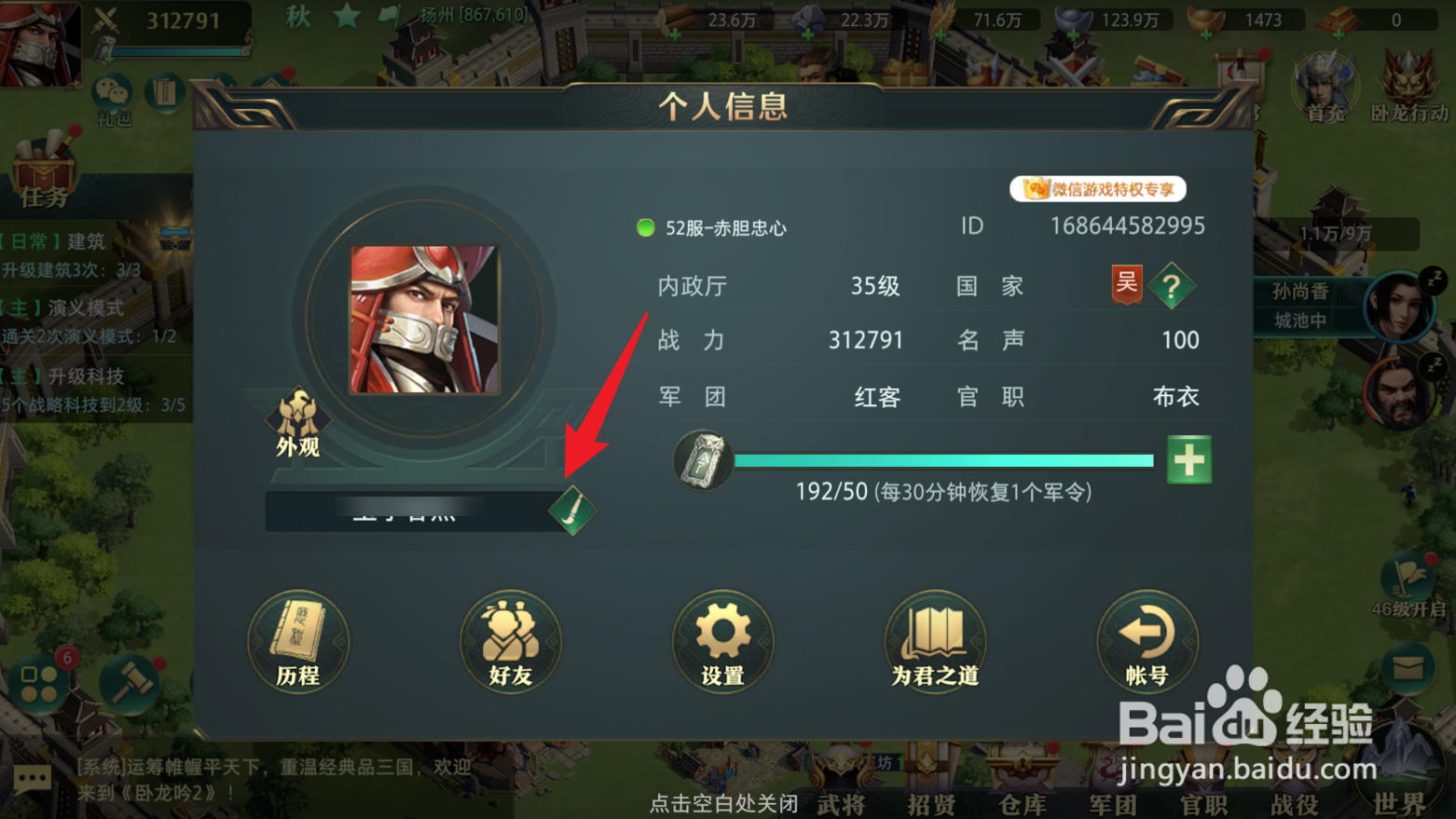Click the 帐号 account icon
Viewport: 1456px width, 819px height.
click(1147, 643)
